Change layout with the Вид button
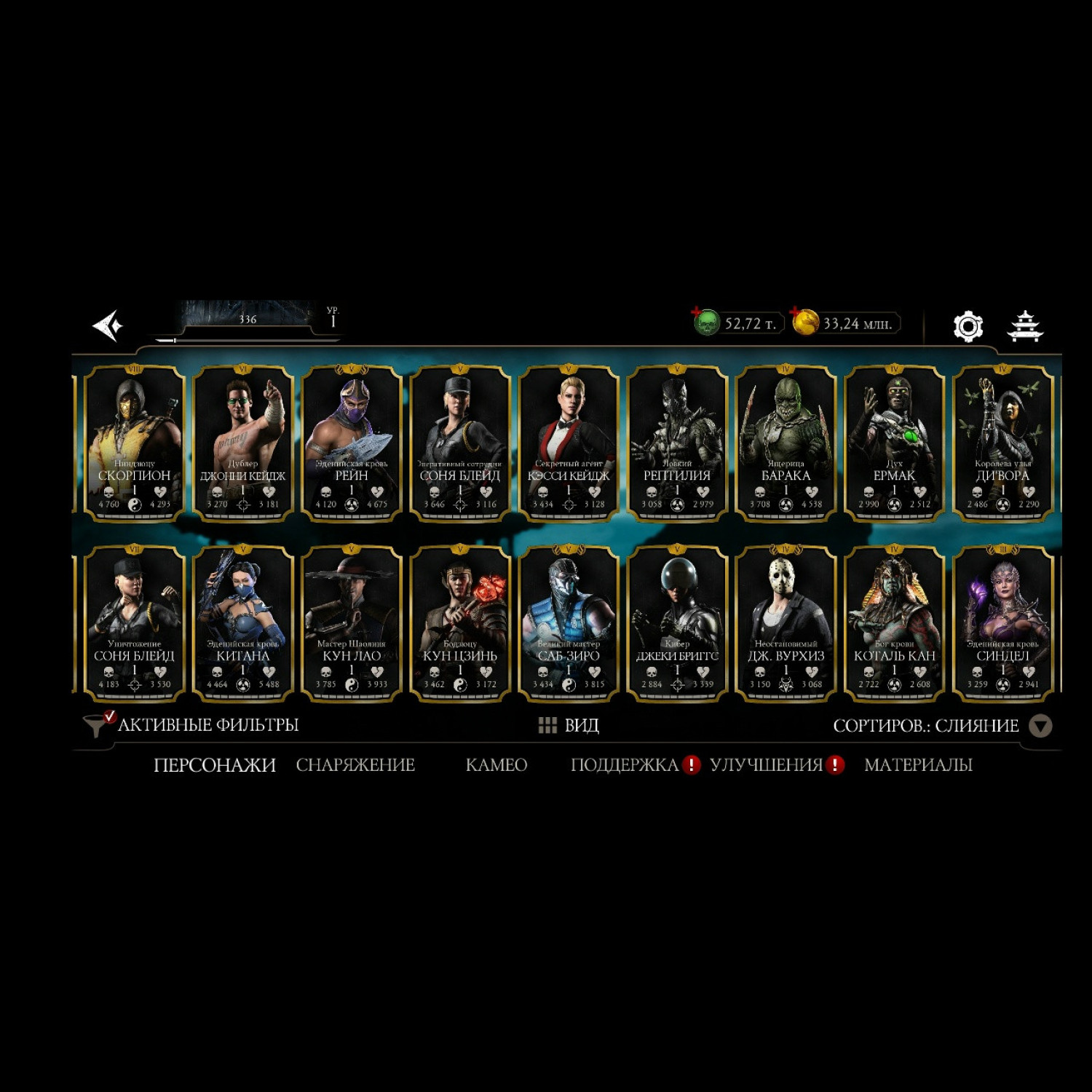 [569, 725]
